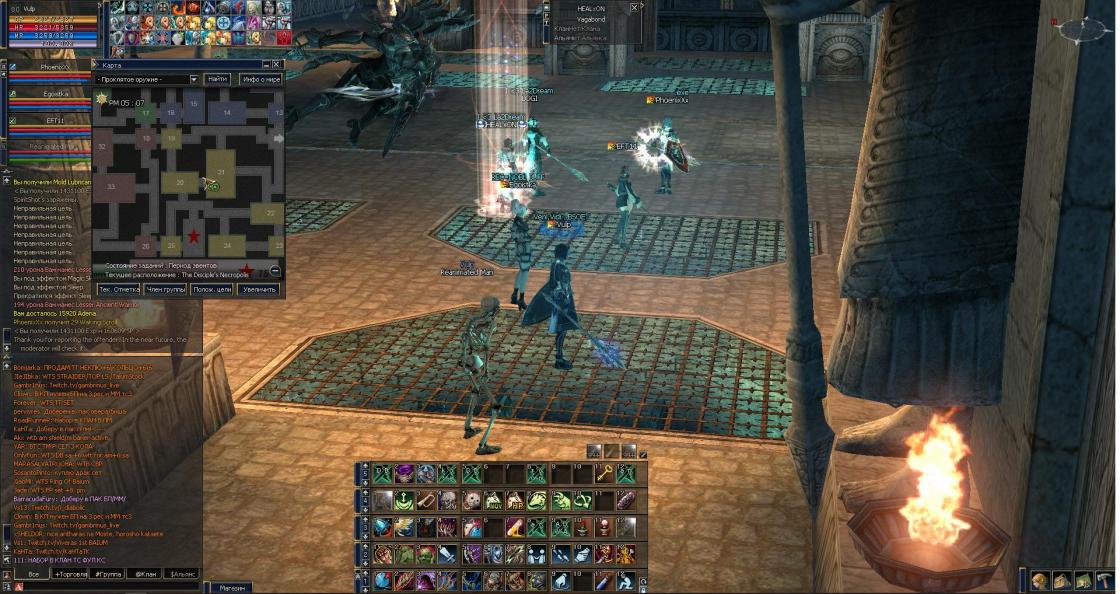Switch chat to the +Торговля tab
Viewport: 1120px width, 594px height.
pos(71,575)
